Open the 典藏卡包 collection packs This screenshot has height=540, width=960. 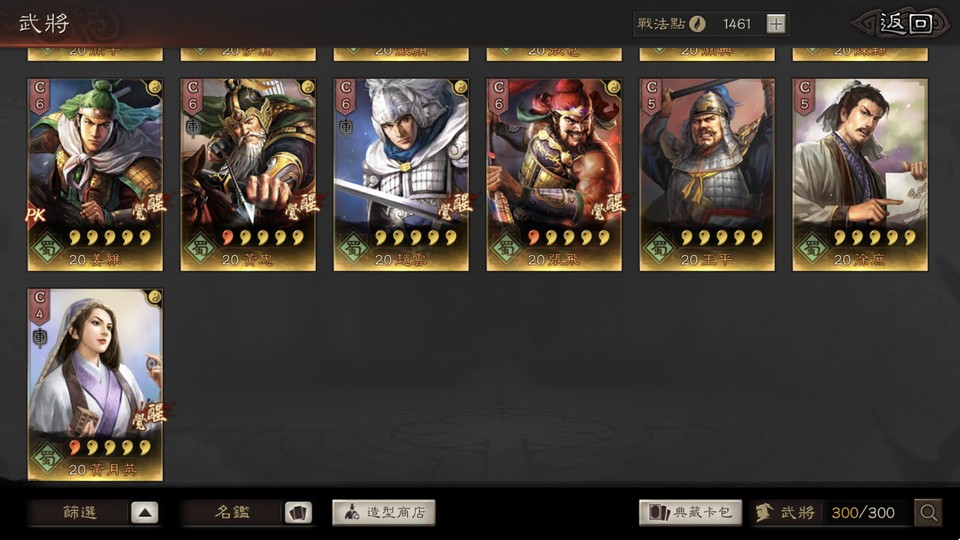(x=690, y=513)
